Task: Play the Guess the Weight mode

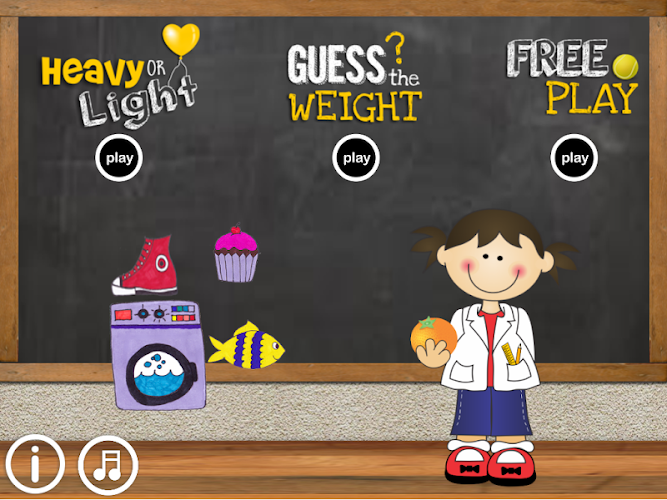Action: [356, 157]
